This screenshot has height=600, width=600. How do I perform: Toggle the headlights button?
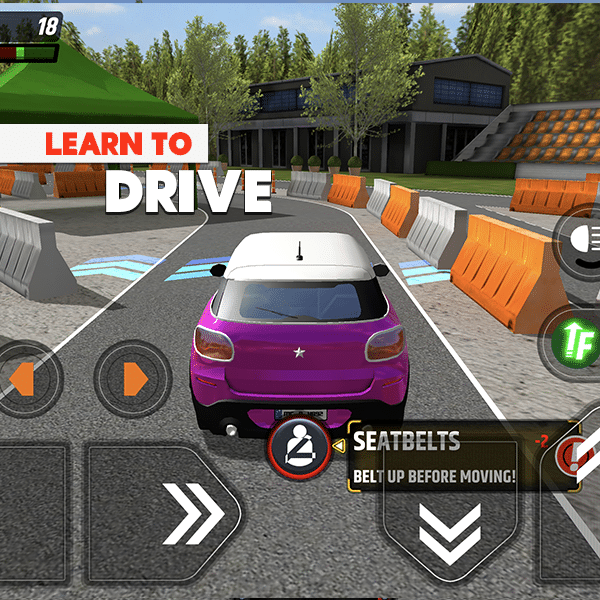click(x=579, y=241)
